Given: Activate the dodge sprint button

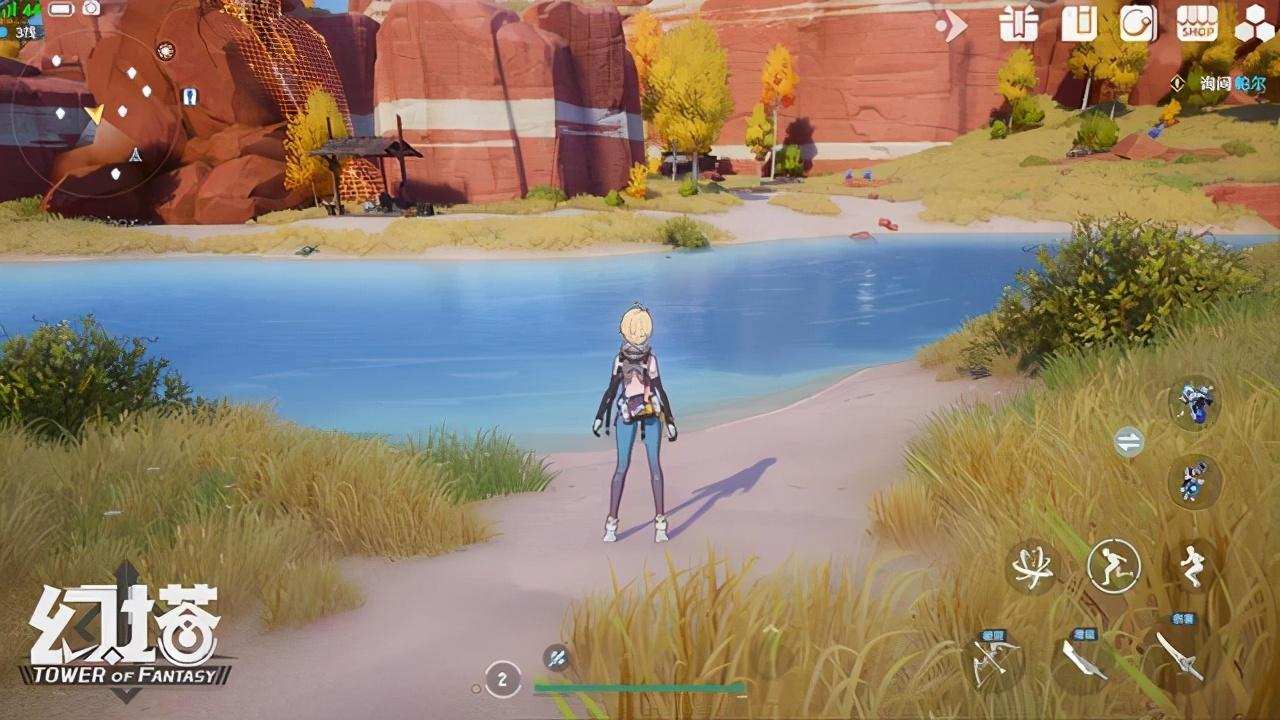Looking at the screenshot, I should pos(1114,566).
